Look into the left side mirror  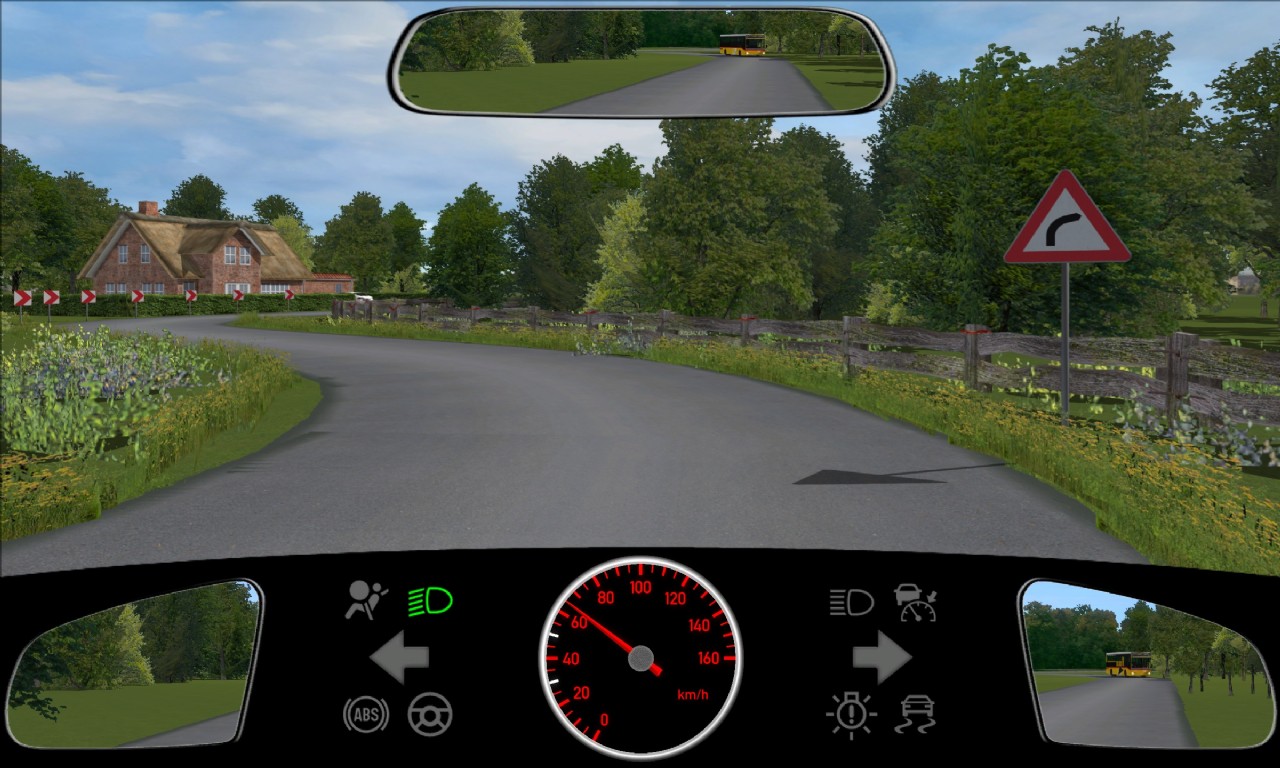(133, 663)
